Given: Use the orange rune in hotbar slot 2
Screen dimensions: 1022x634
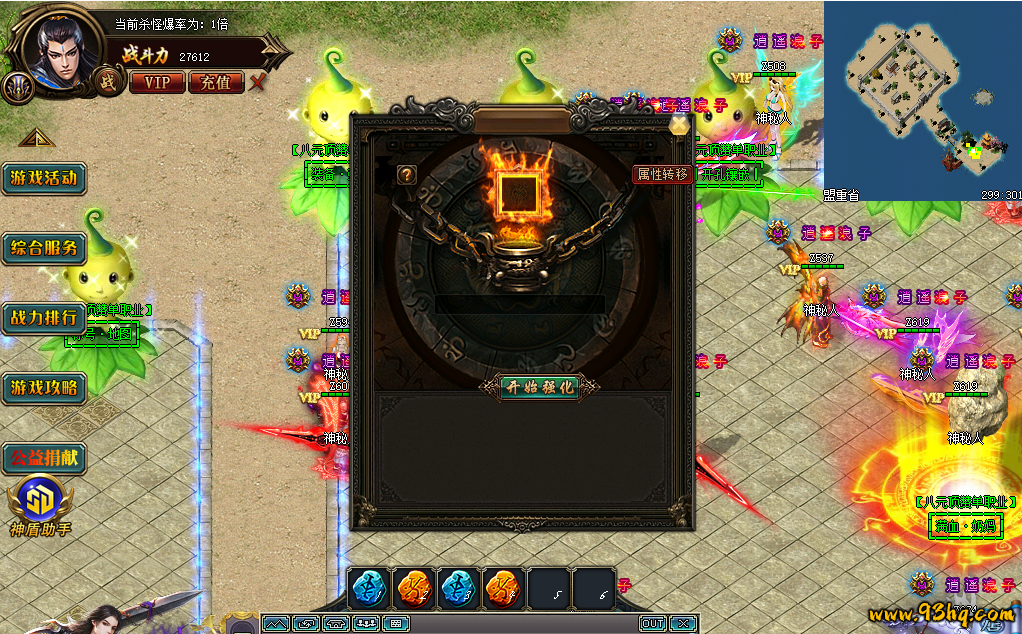Looking at the screenshot, I should 414,588.
